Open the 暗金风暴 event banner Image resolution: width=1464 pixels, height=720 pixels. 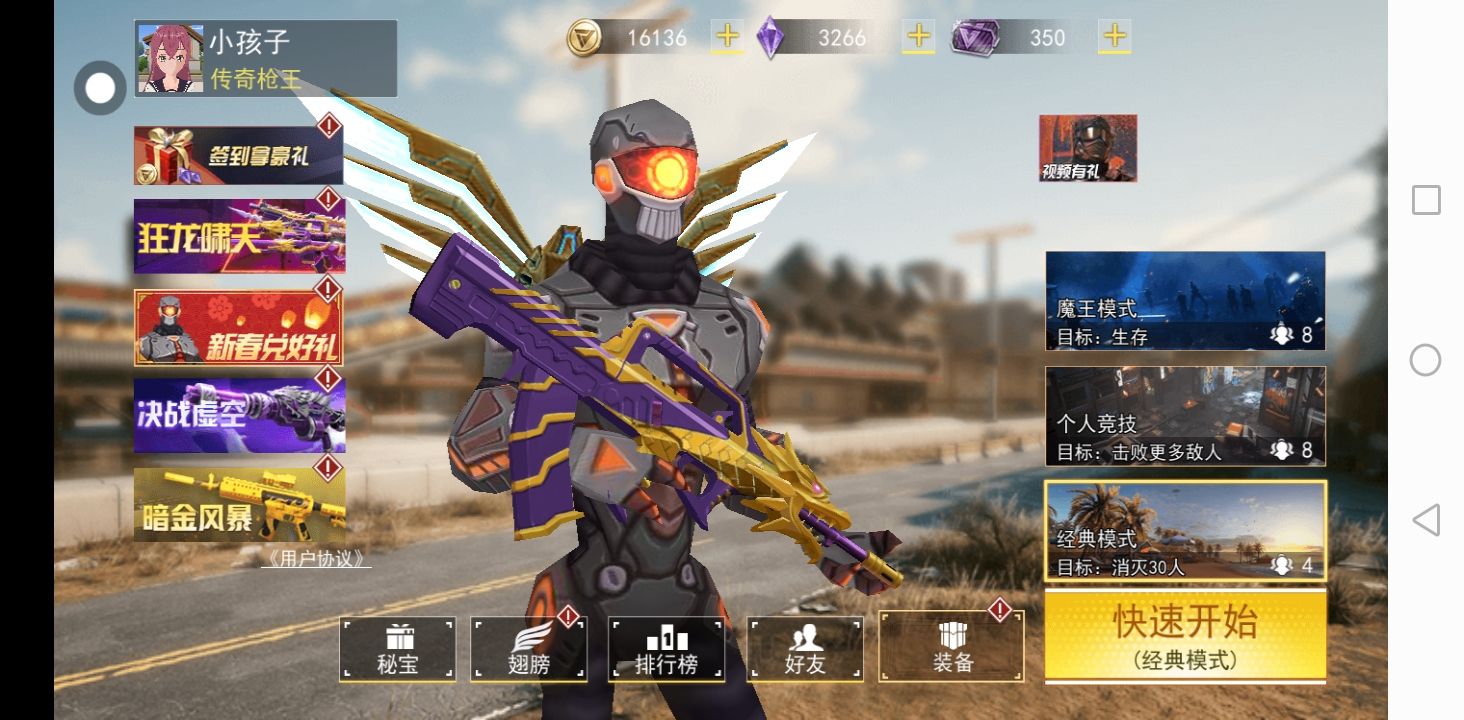click(239, 505)
